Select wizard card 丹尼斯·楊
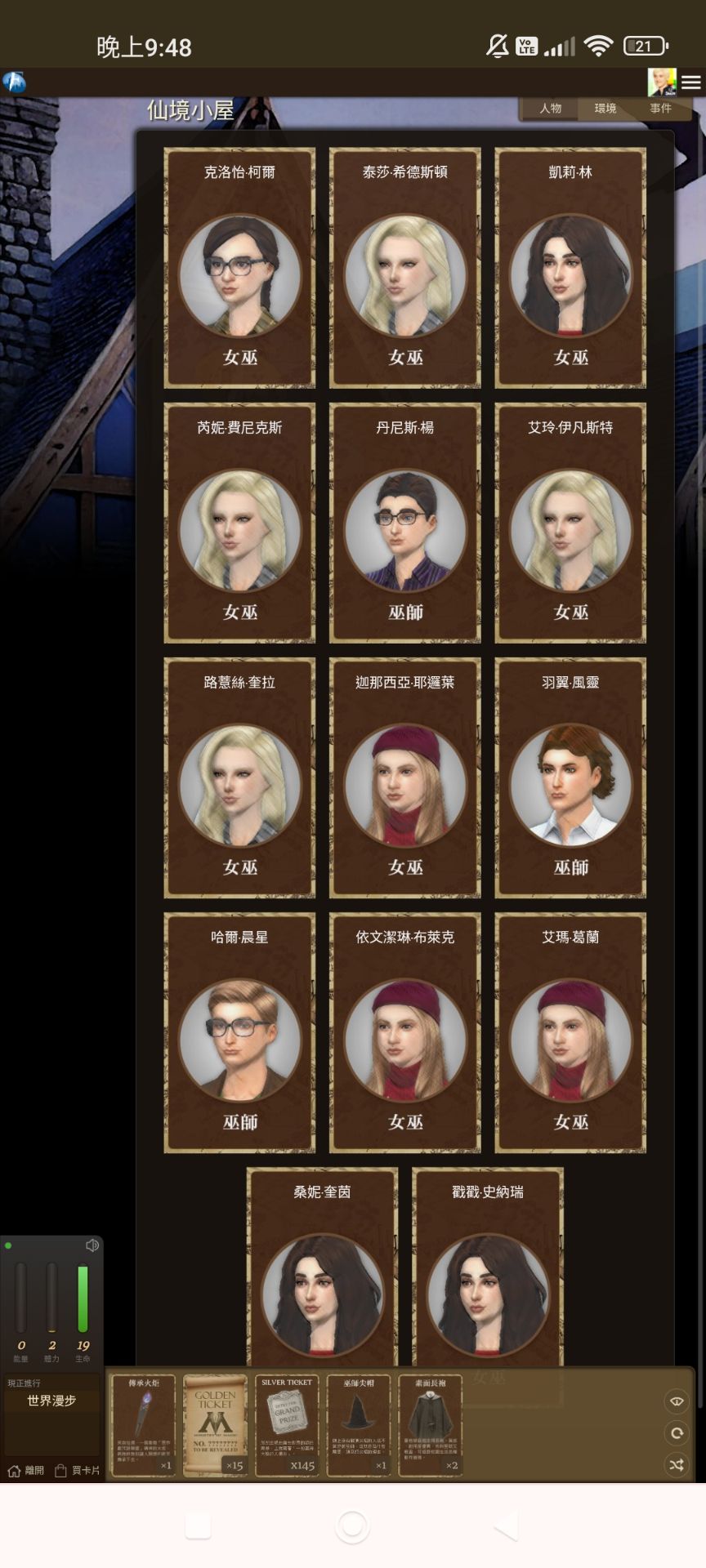 click(405, 523)
